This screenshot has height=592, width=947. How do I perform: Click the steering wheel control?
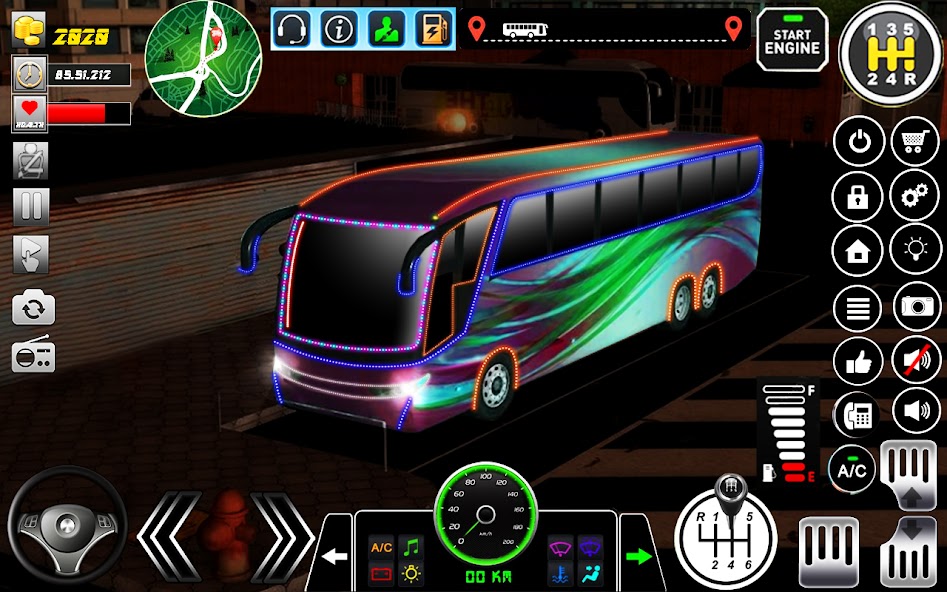67,526
